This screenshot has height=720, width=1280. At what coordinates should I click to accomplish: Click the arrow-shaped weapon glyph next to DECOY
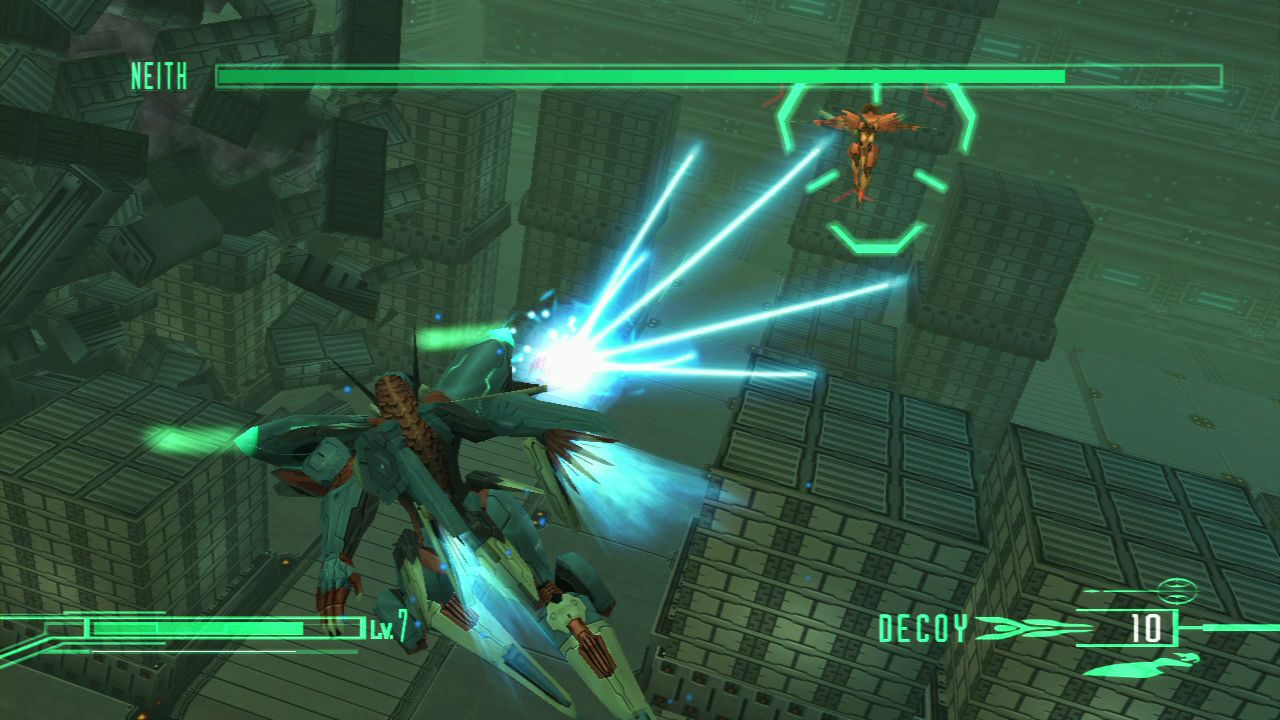(x=1018, y=629)
